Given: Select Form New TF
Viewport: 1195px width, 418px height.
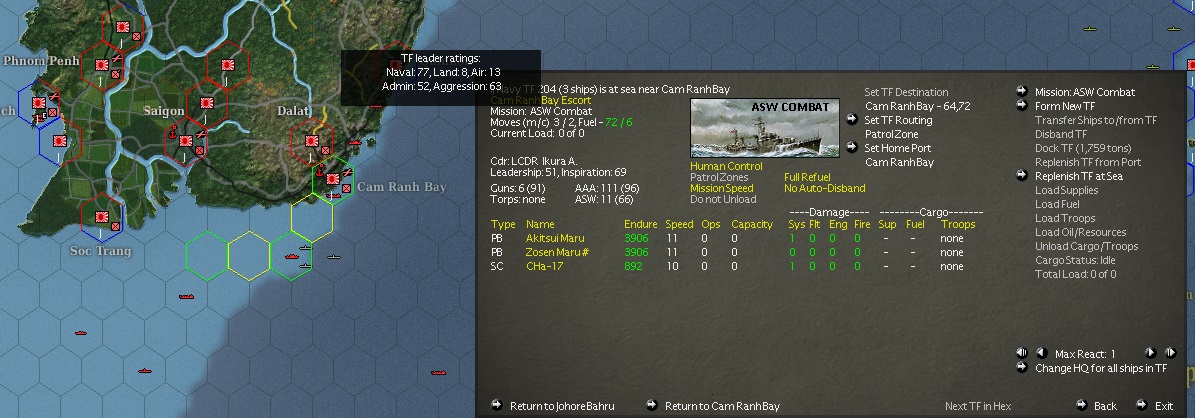Looking at the screenshot, I should click(x=1064, y=106).
